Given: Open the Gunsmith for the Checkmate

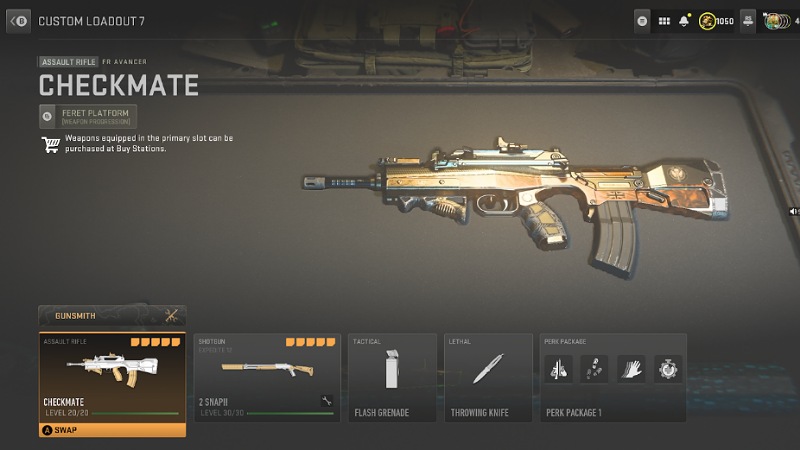Looking at the screenshot, I should pos(110,316).
